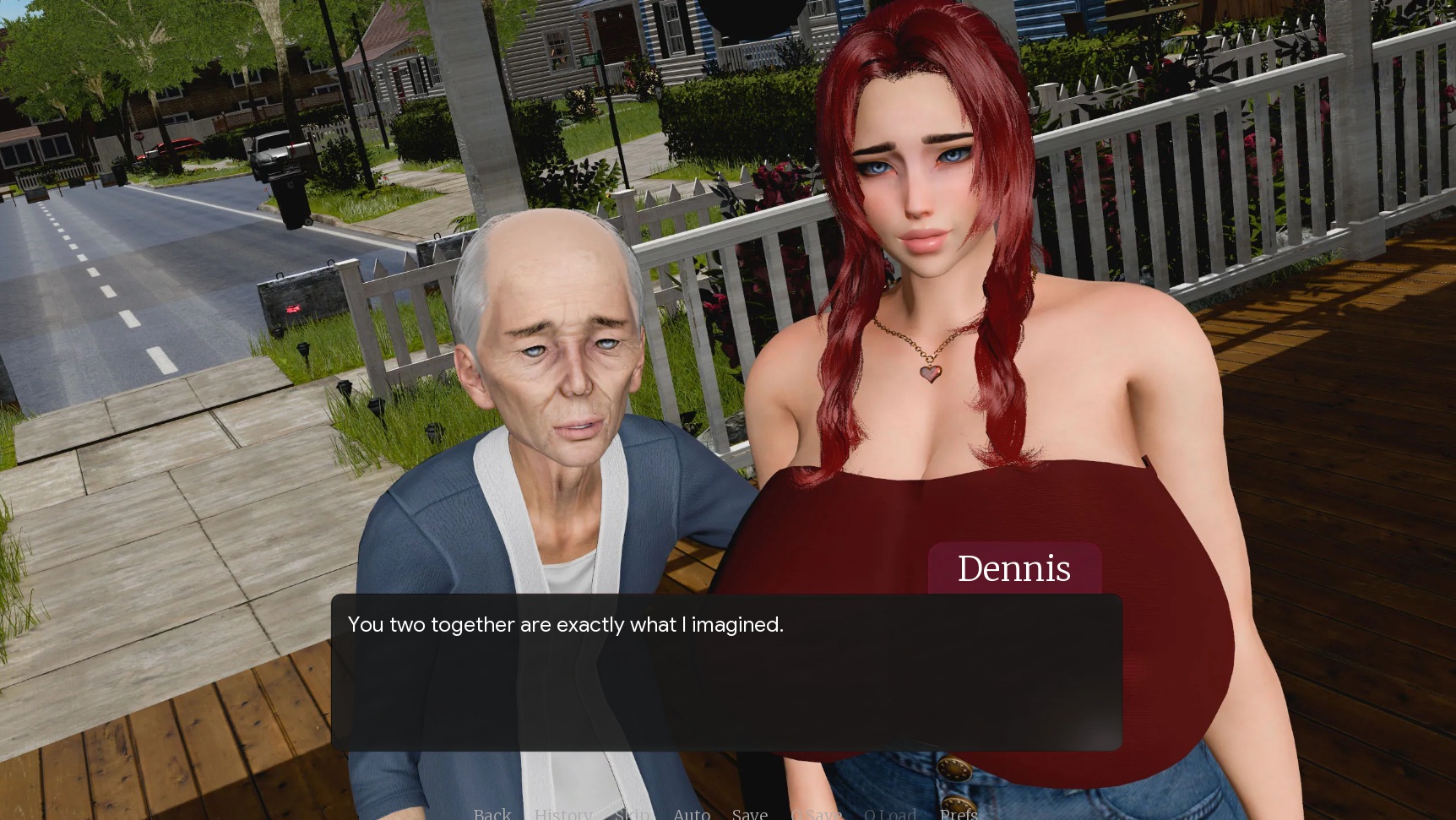The height and width of the screenshot is (820, 1456).
Task: Toggle Auto dialogue advance
Action: 692,813
